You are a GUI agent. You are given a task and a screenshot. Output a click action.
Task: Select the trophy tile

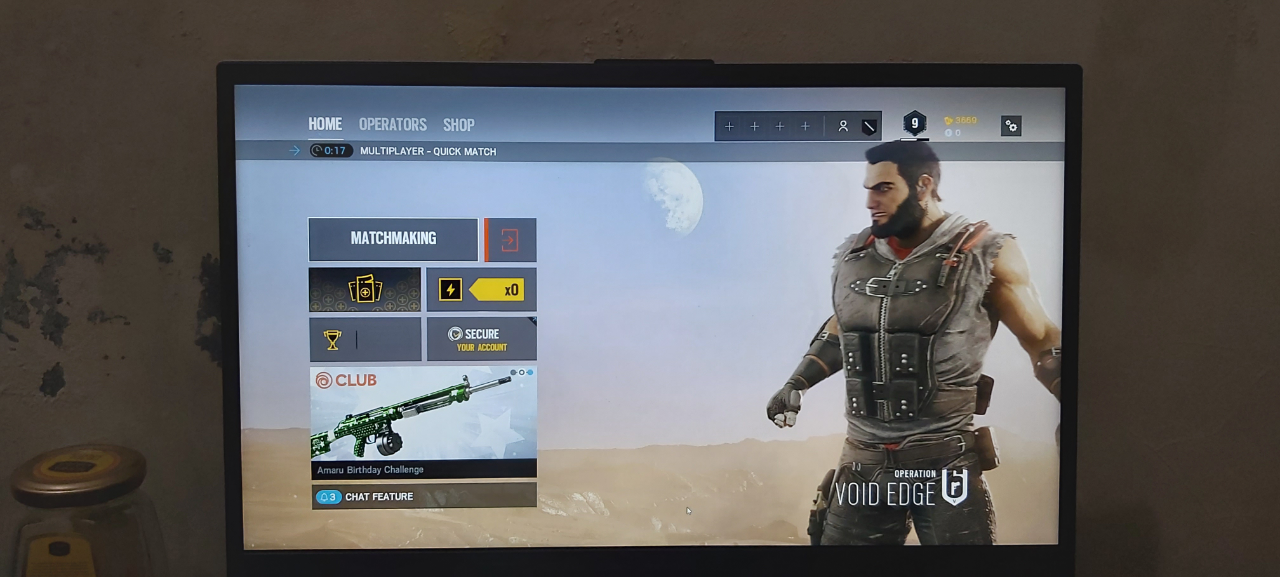click(x=365, y=340)
